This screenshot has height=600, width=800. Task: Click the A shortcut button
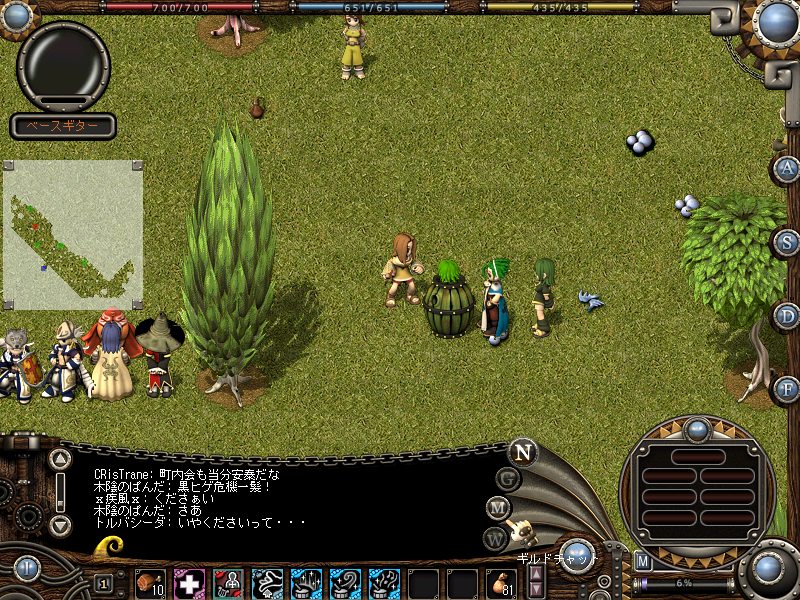click(x=788, y=168)
